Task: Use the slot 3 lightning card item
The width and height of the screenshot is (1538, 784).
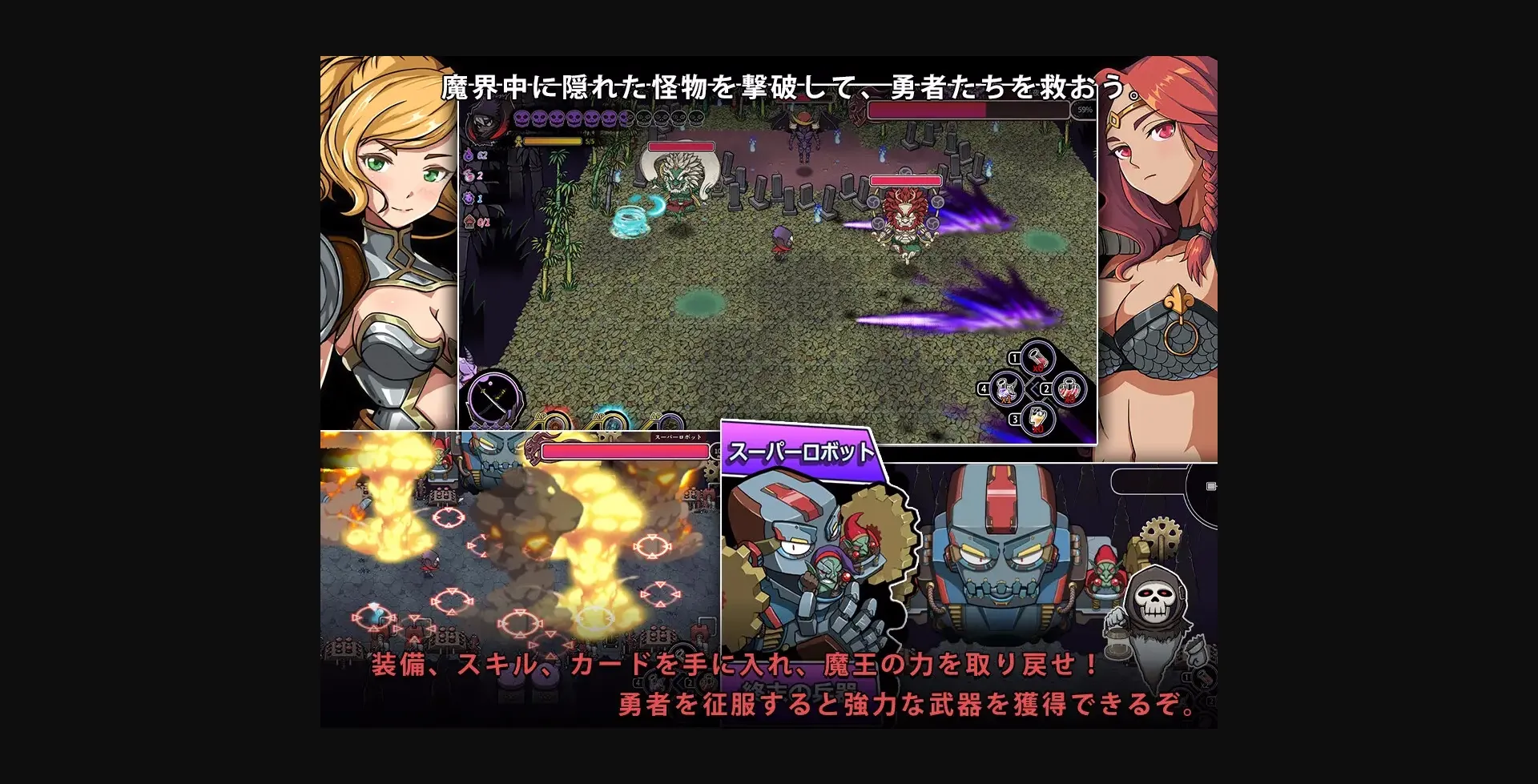Action: click(1037, 418)
